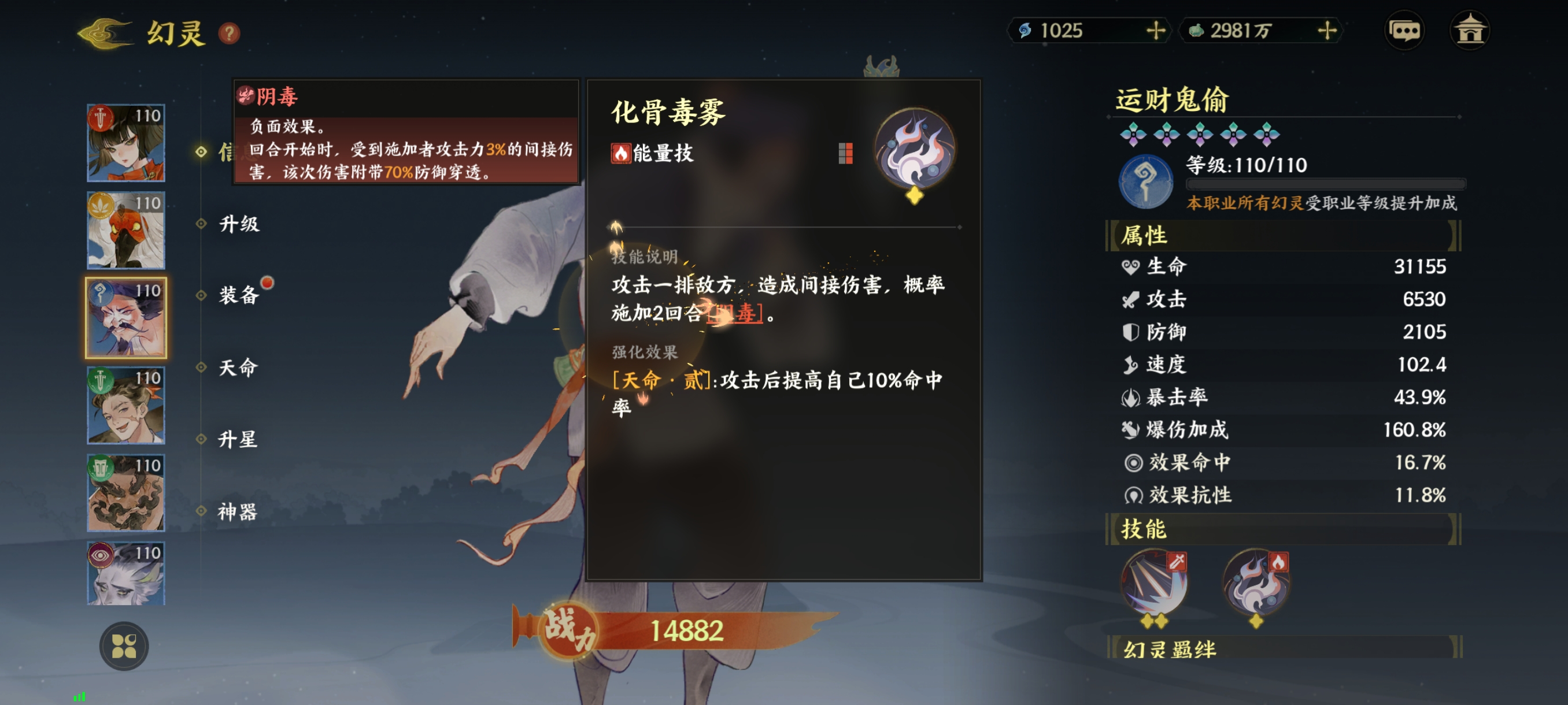Add more blue spirit currency (1025)
The width and height of the screenshot is (1568, 705).
pyautogui.click(x=1155, y=31)
